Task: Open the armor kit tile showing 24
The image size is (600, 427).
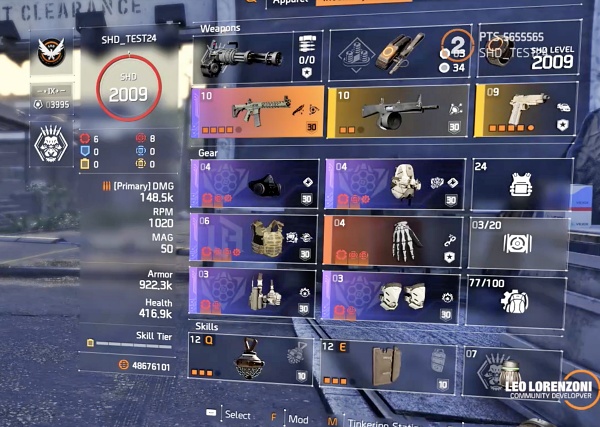Action: point(521,183)
